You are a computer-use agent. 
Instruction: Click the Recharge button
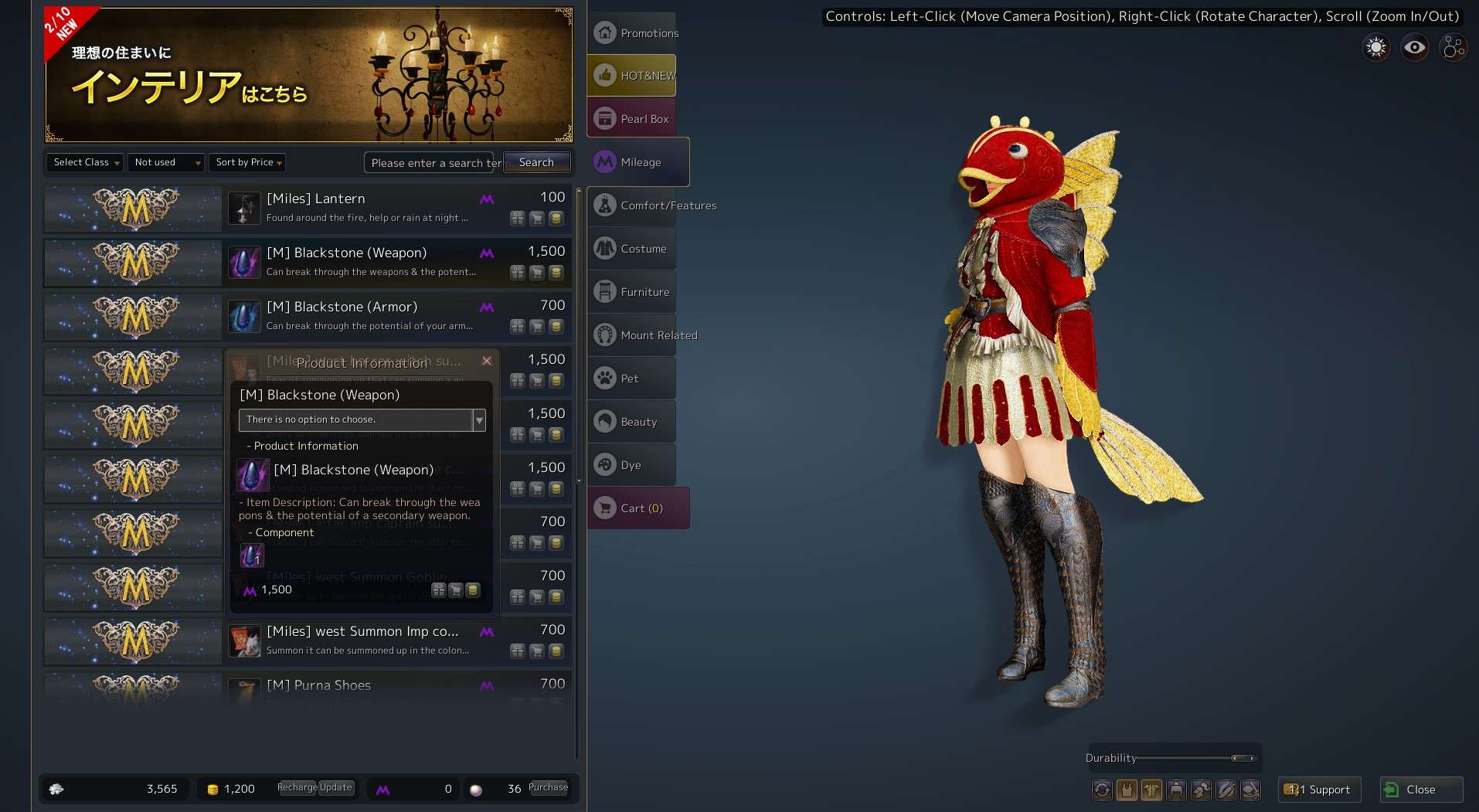click(297, 787)
